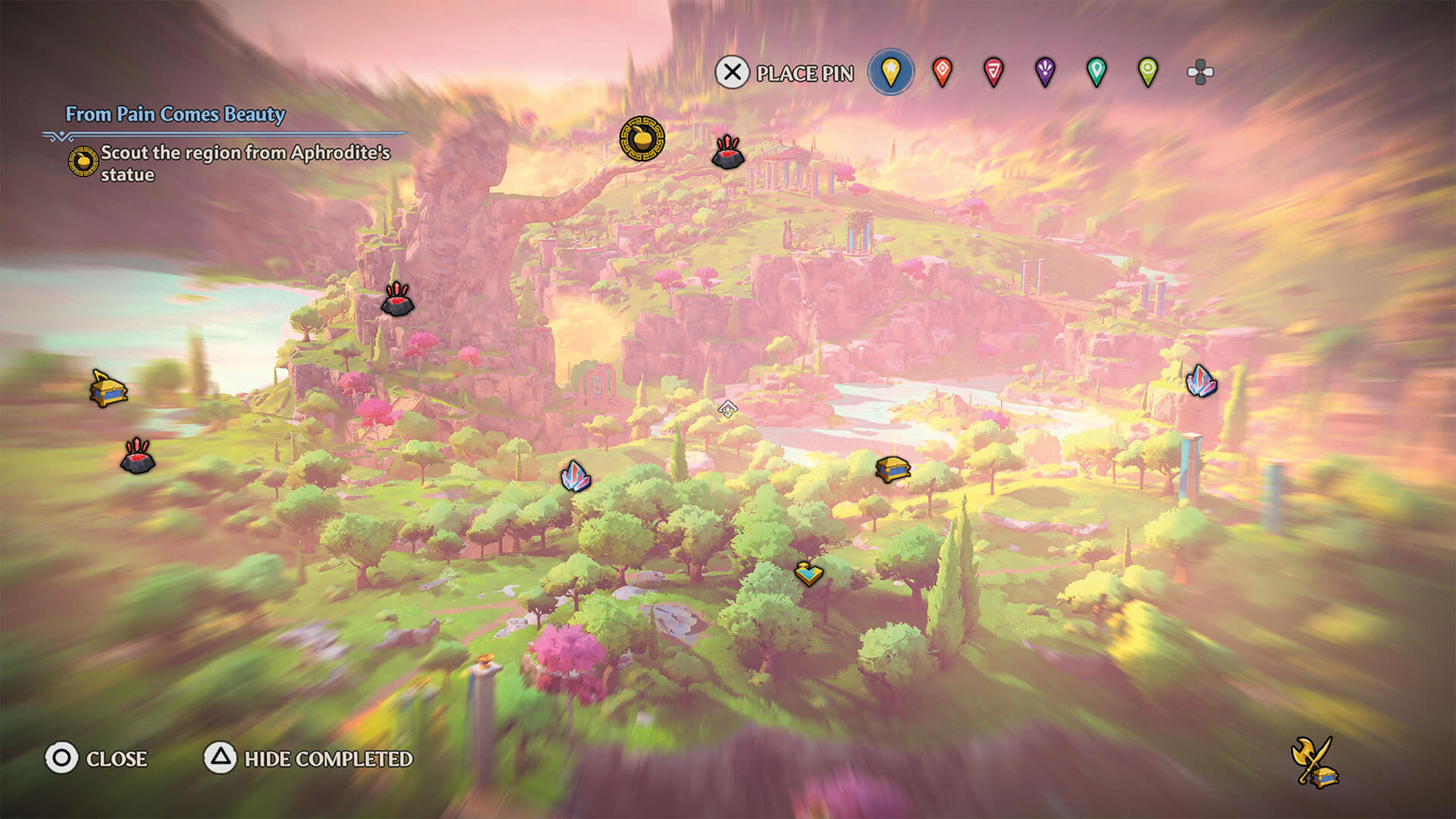Pick the crimson pin type
Image resolution: width=1456 pixels, height=819 pixels.
pos(993,73)
